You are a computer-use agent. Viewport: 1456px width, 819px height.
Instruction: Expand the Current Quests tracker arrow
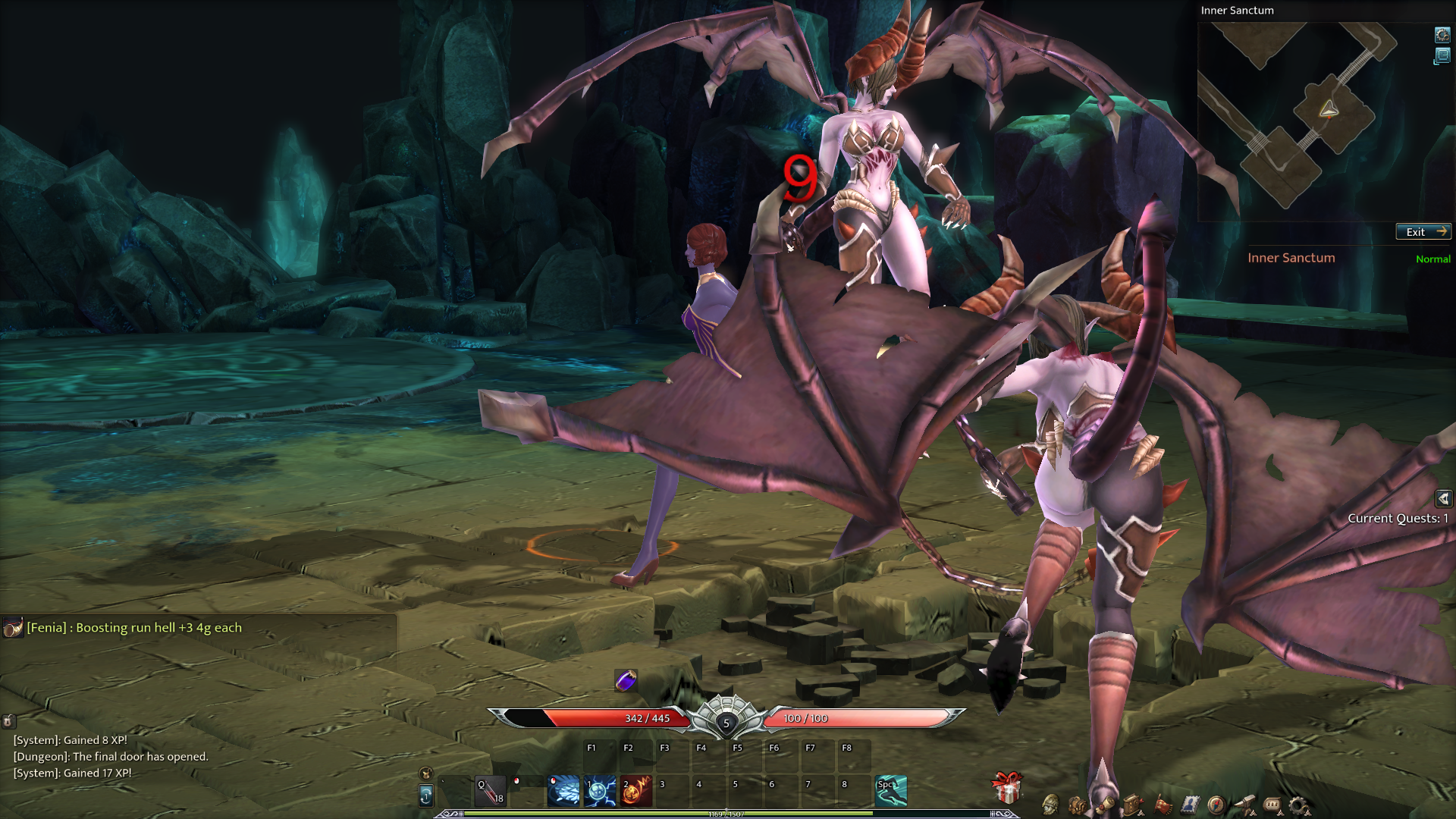[x=1443, y=498]
